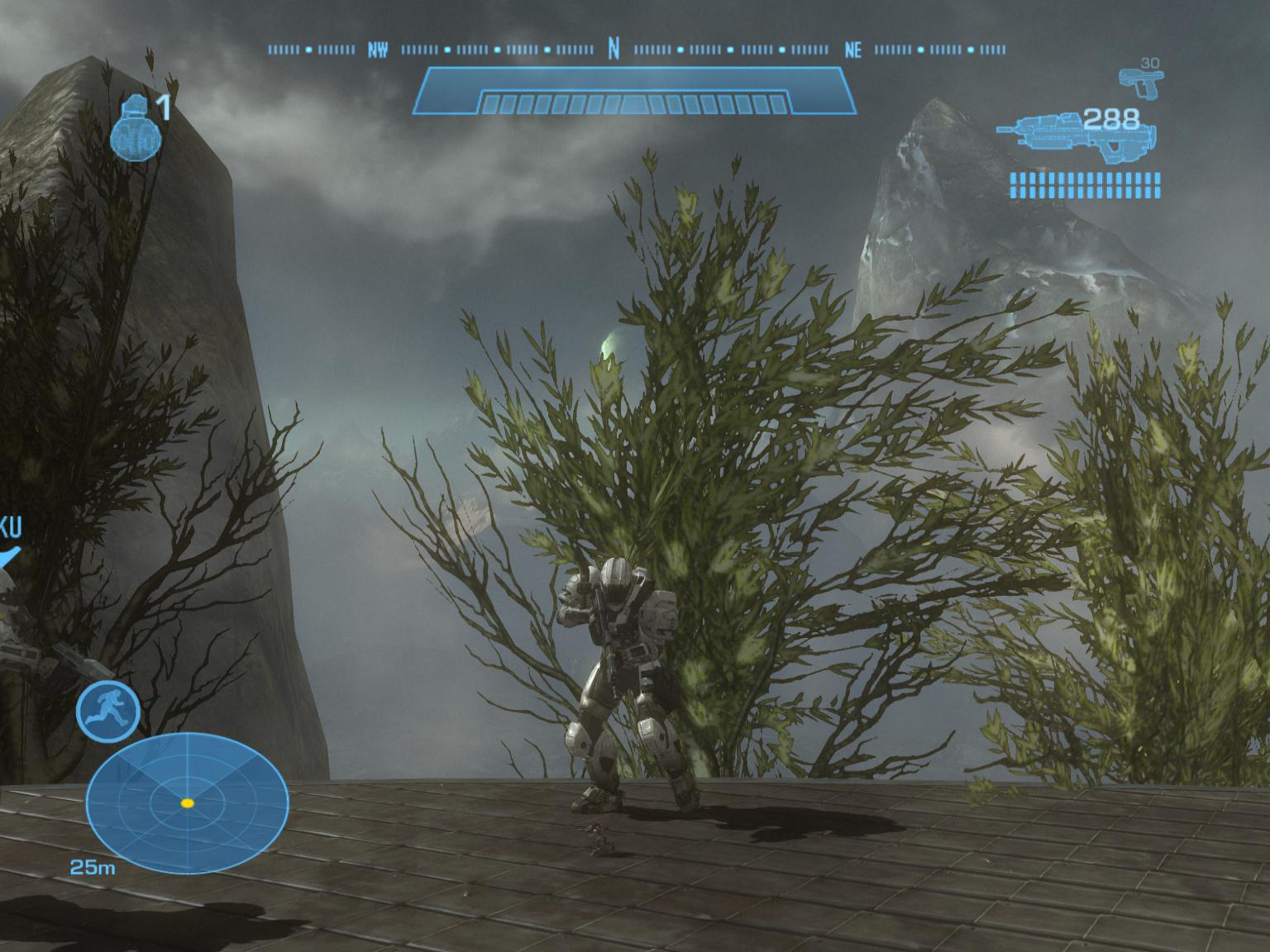Select the assault rifle weapon icon
This screenshot has width=1270, height=952.
(x=1075, y=136)
